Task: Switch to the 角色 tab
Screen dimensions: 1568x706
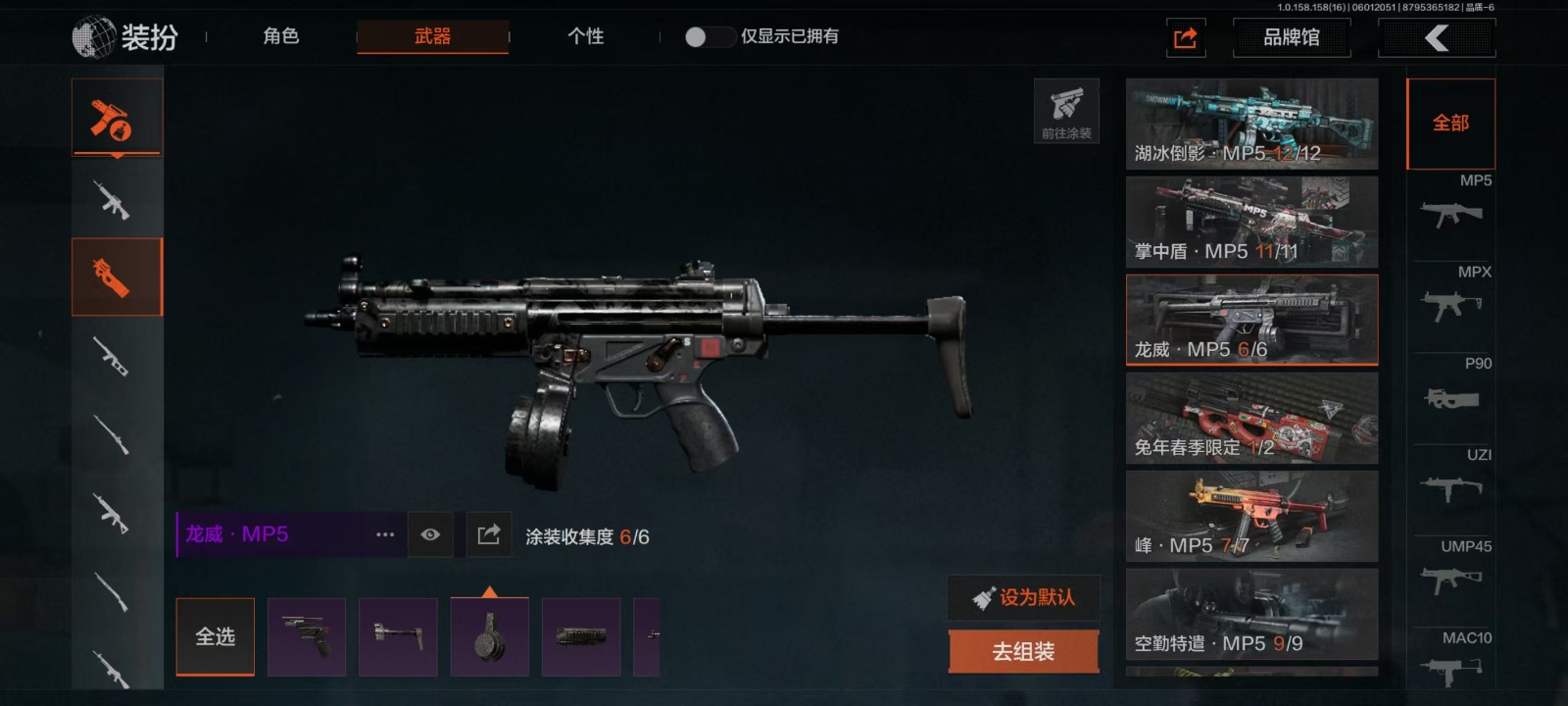Action: 280,36
